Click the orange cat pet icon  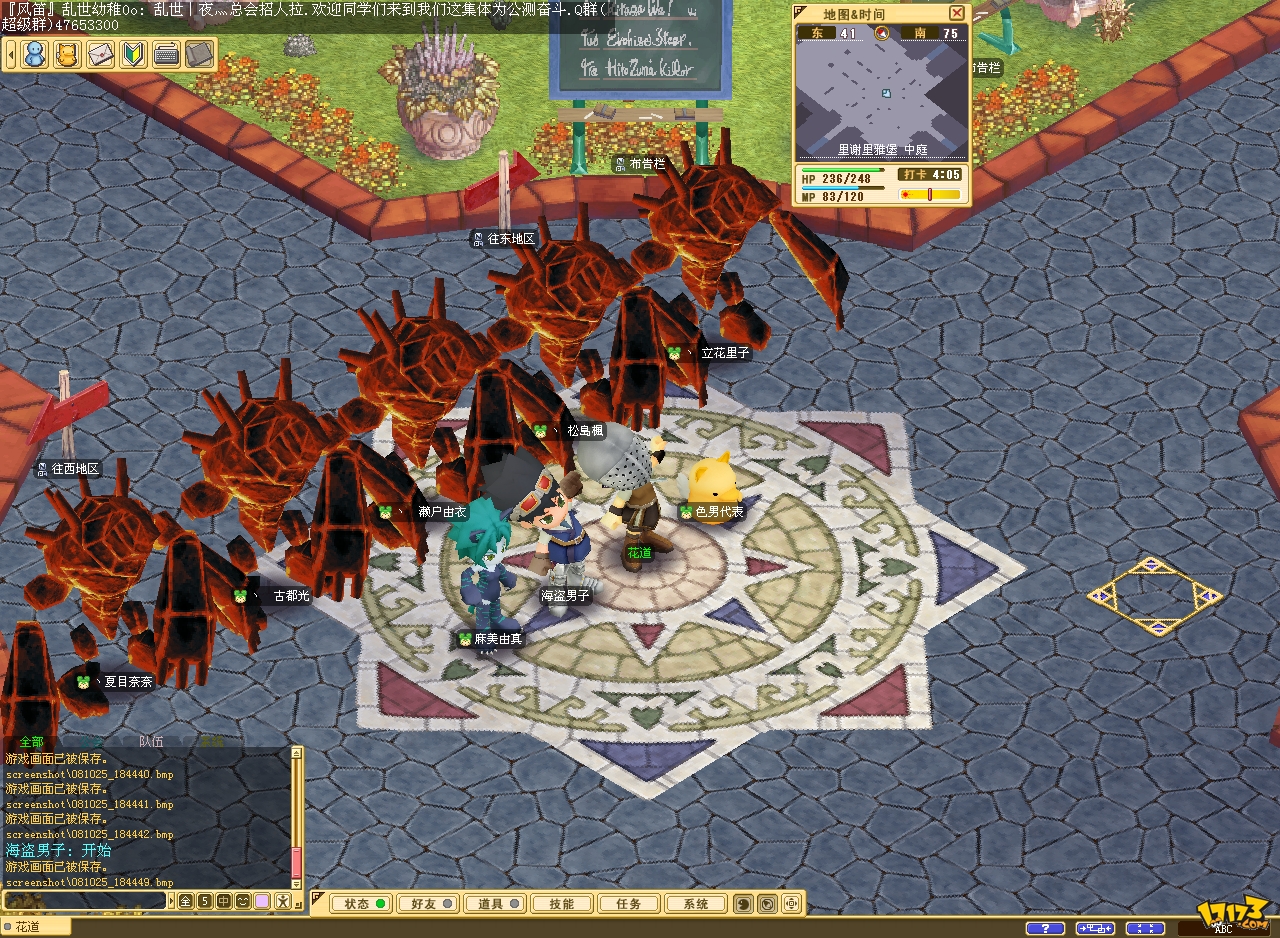67,54
